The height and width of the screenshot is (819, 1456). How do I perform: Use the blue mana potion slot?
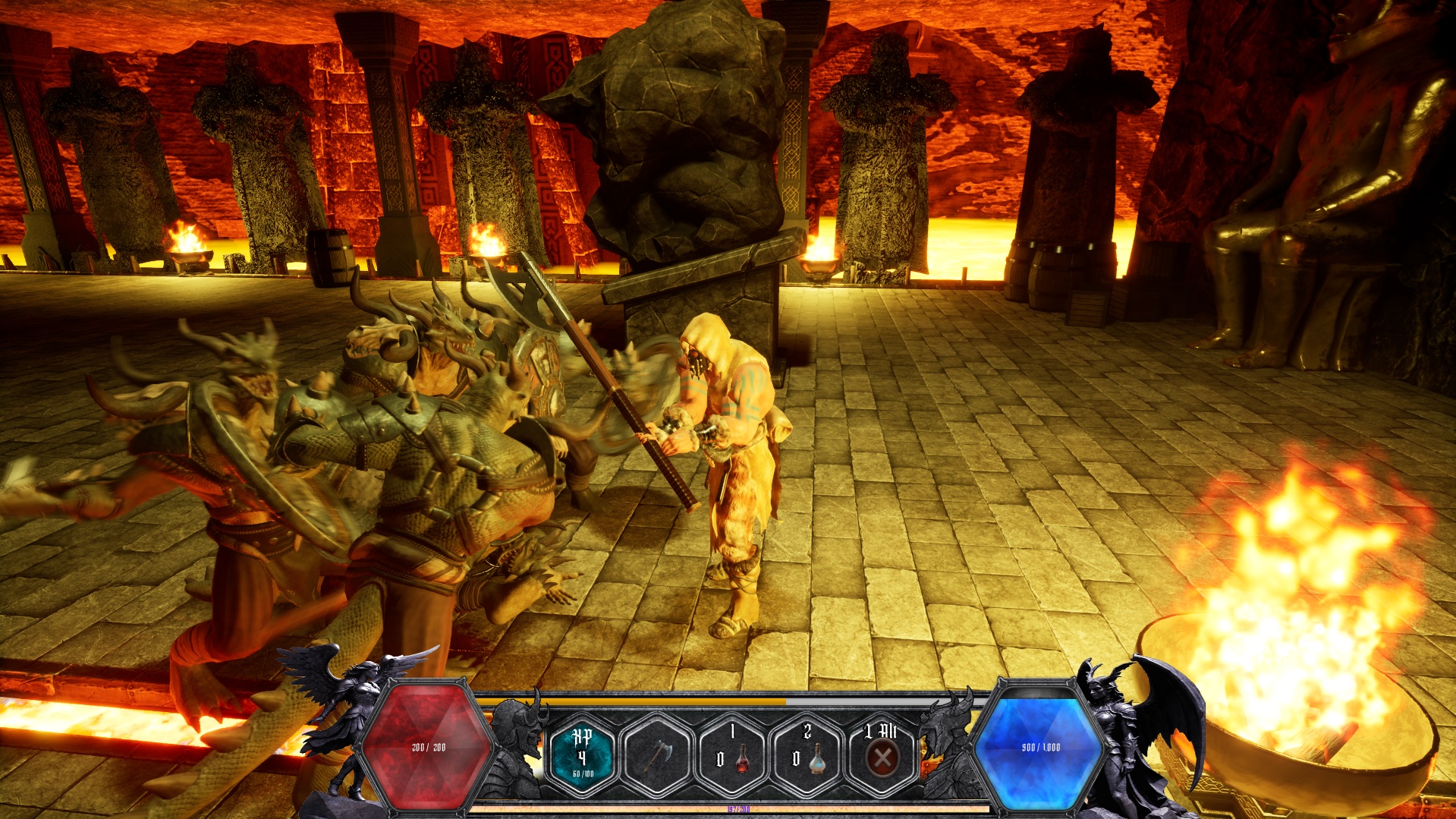[x=807, y=754]
